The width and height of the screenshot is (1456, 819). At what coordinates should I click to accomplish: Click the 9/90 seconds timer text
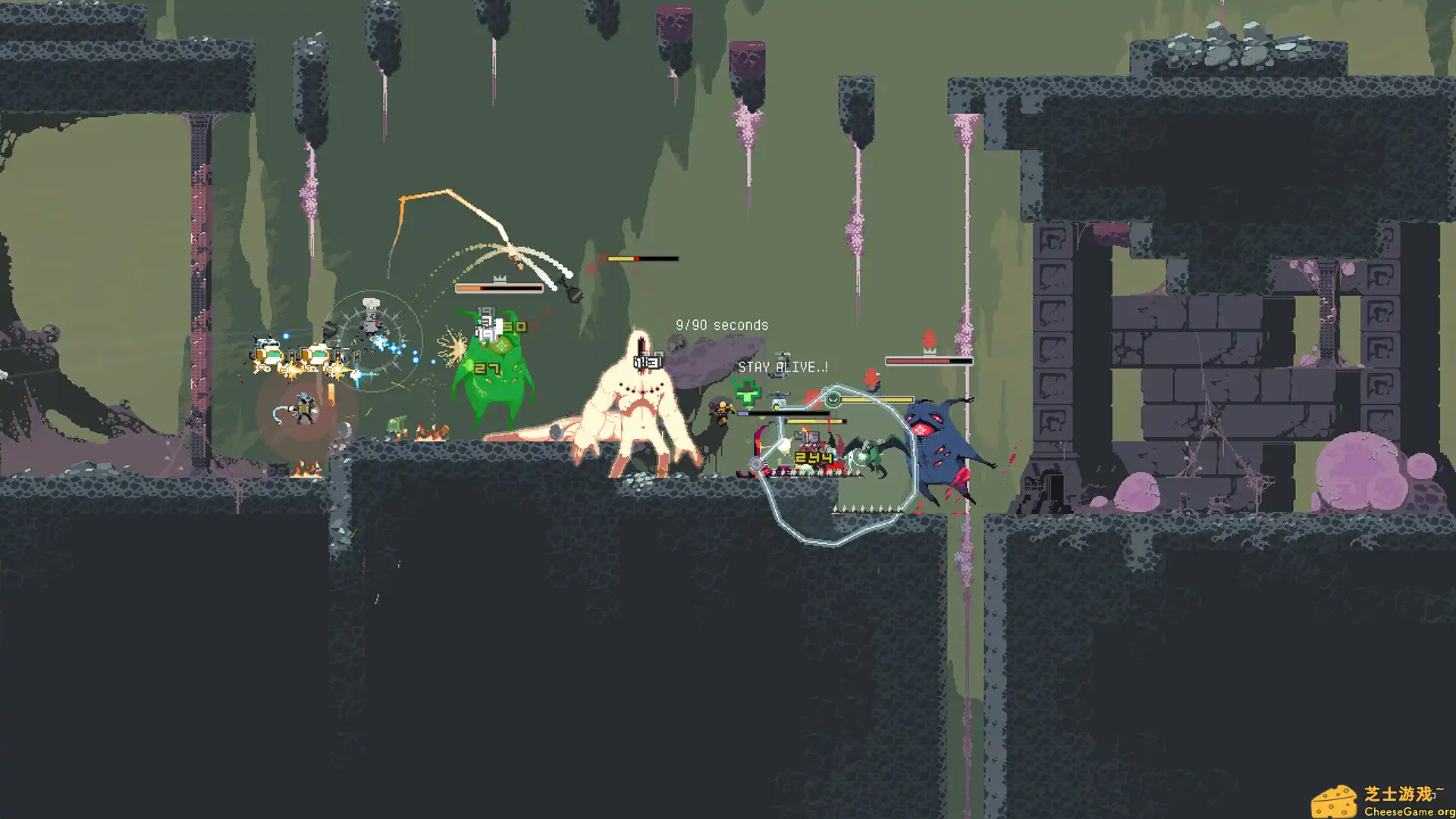click(x=722, y=324)
